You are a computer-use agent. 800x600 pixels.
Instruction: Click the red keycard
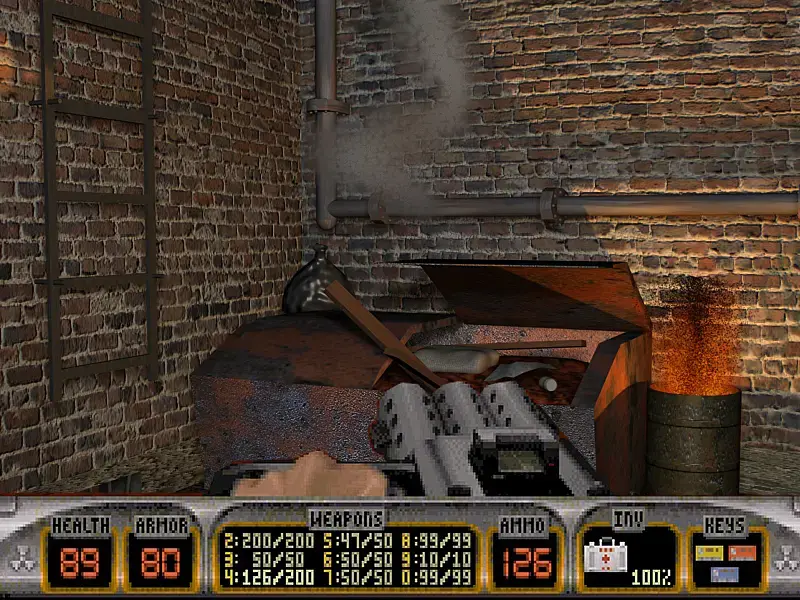click(x=741, y=552)
